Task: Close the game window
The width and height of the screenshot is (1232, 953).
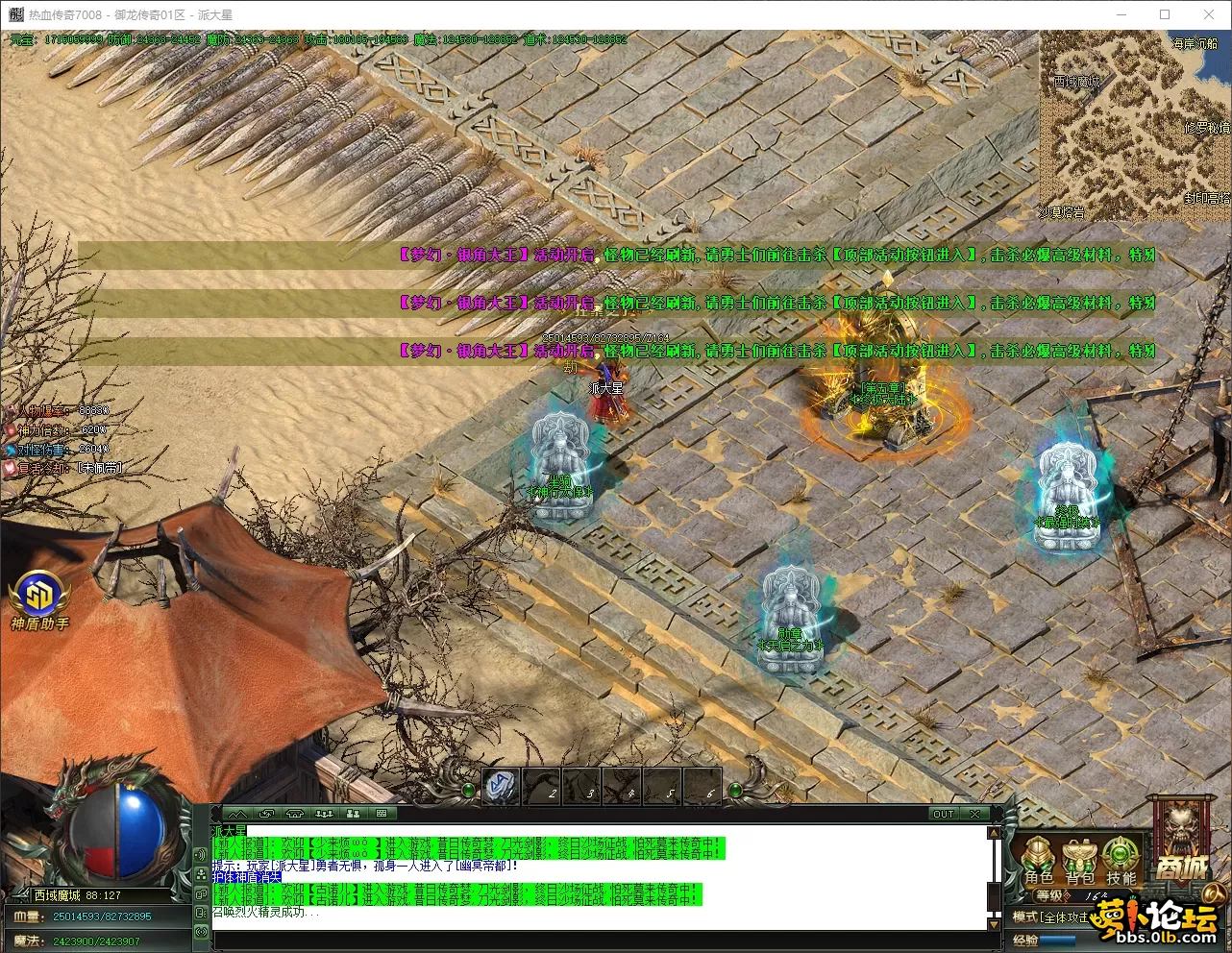Action: click(x=1209, y=14)
